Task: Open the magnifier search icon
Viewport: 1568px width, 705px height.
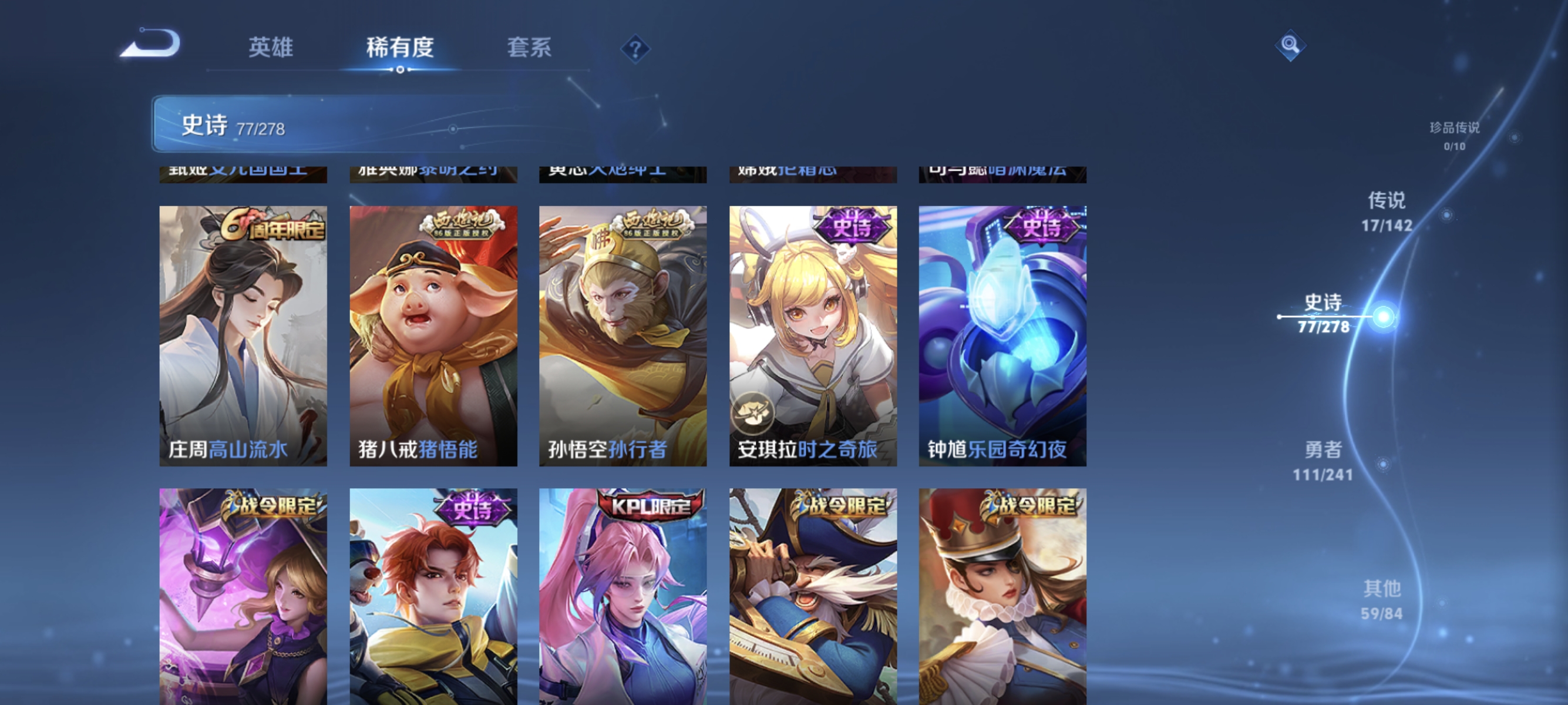Action: (1292, 46)
